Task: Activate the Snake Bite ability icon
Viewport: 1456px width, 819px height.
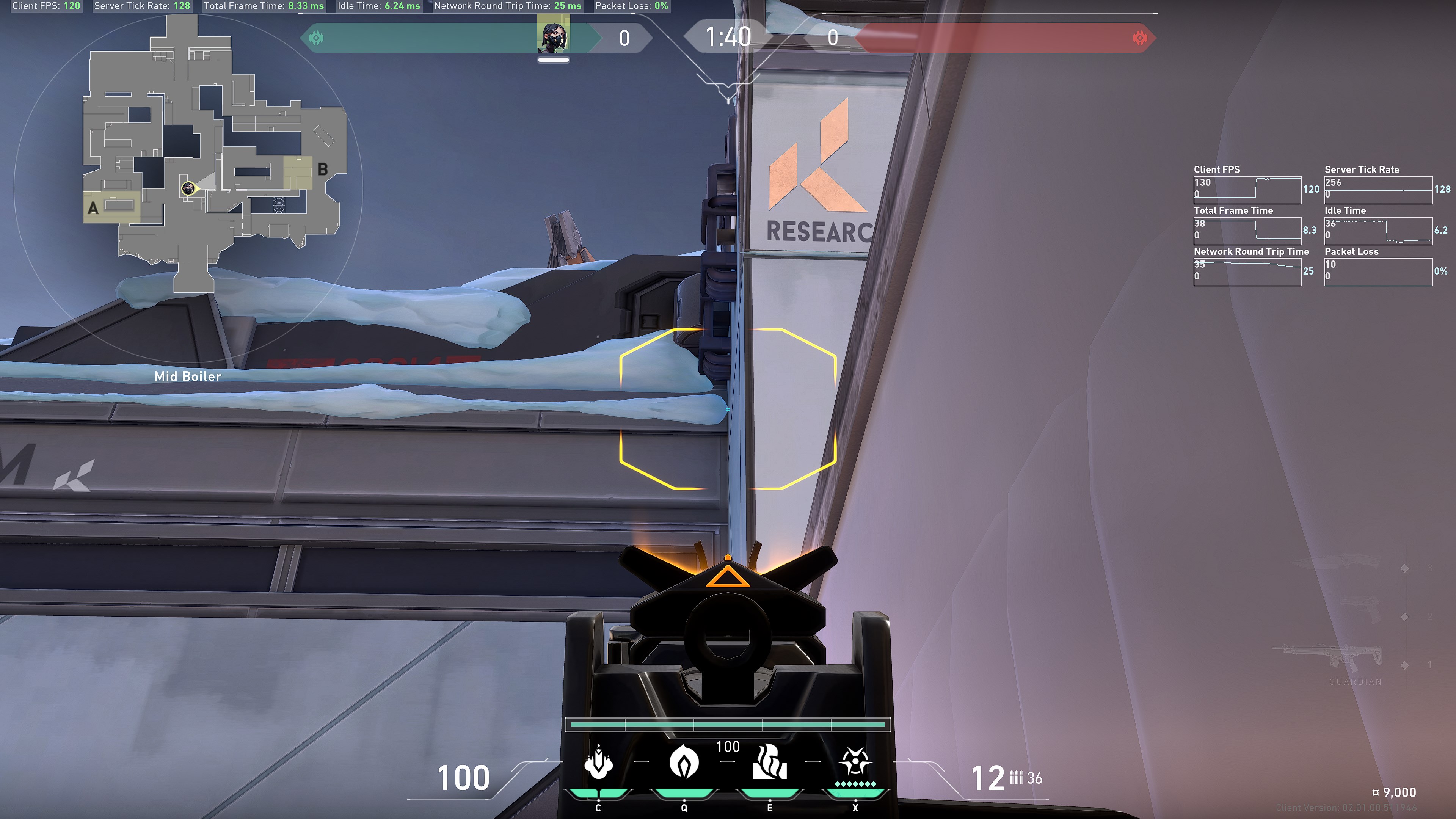Action: click(598, 762)
